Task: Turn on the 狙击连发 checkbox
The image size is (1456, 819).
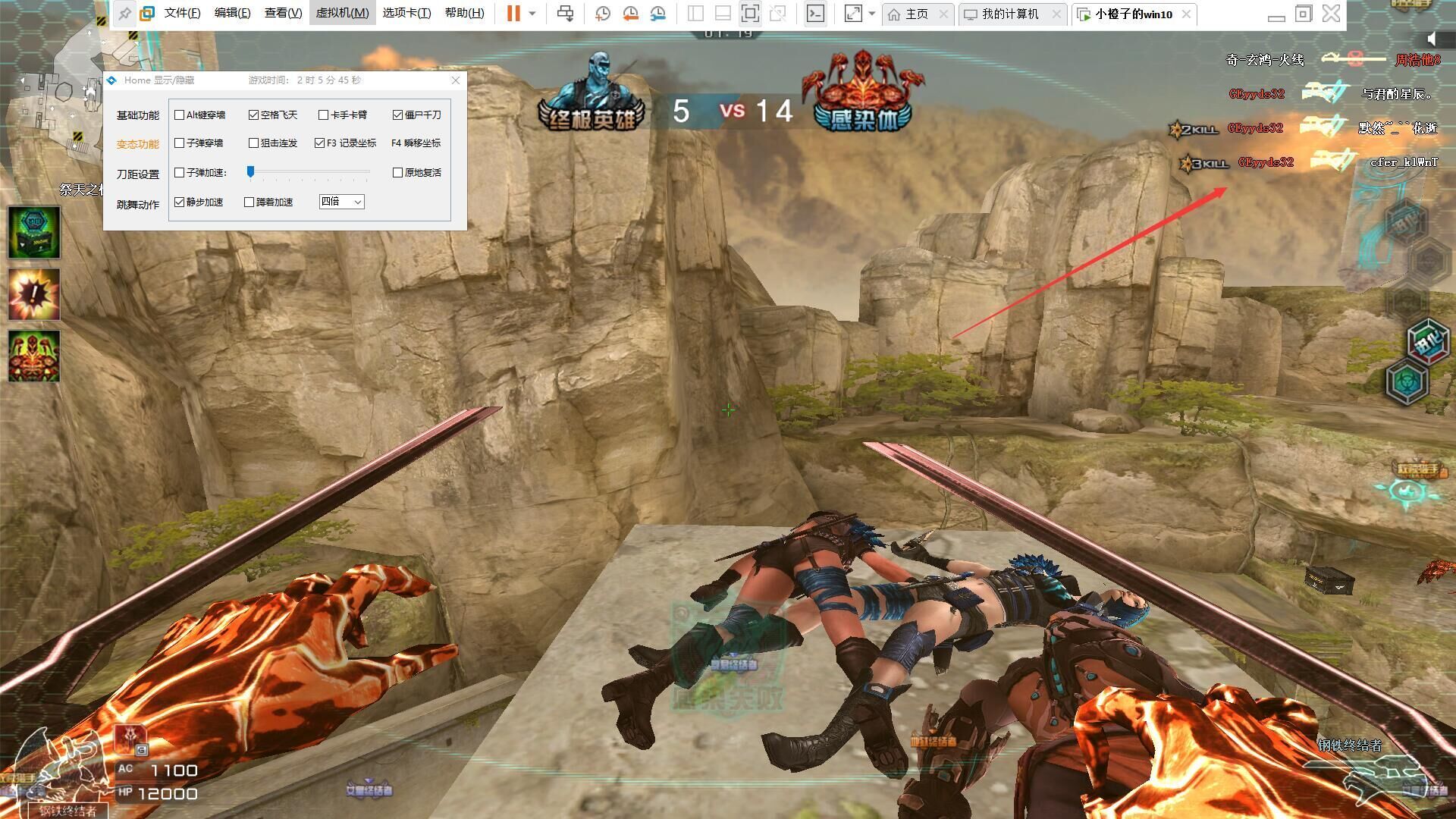Action: (x=254, y=143)
